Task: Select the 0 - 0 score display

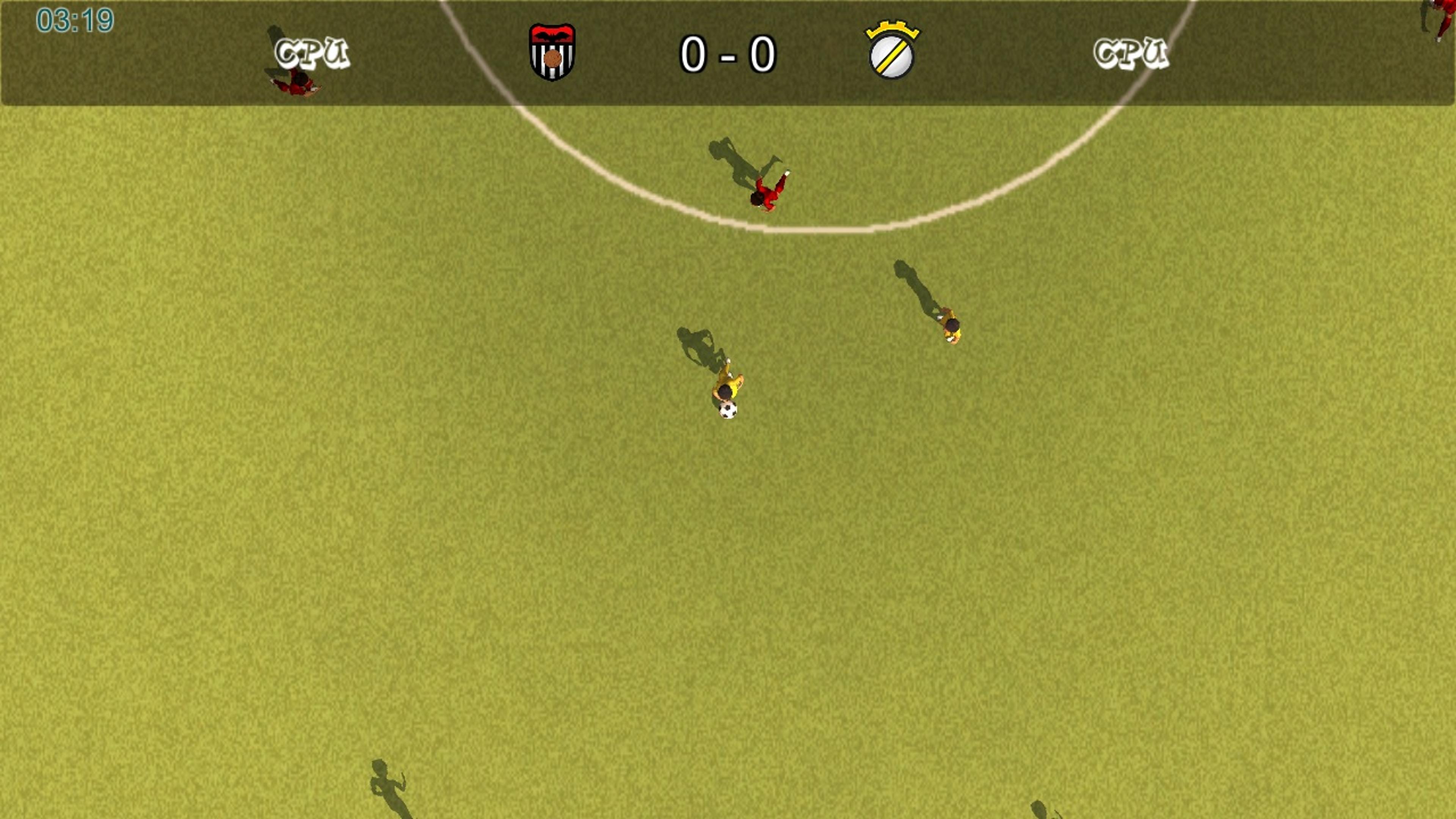Action: coord(728,54)
